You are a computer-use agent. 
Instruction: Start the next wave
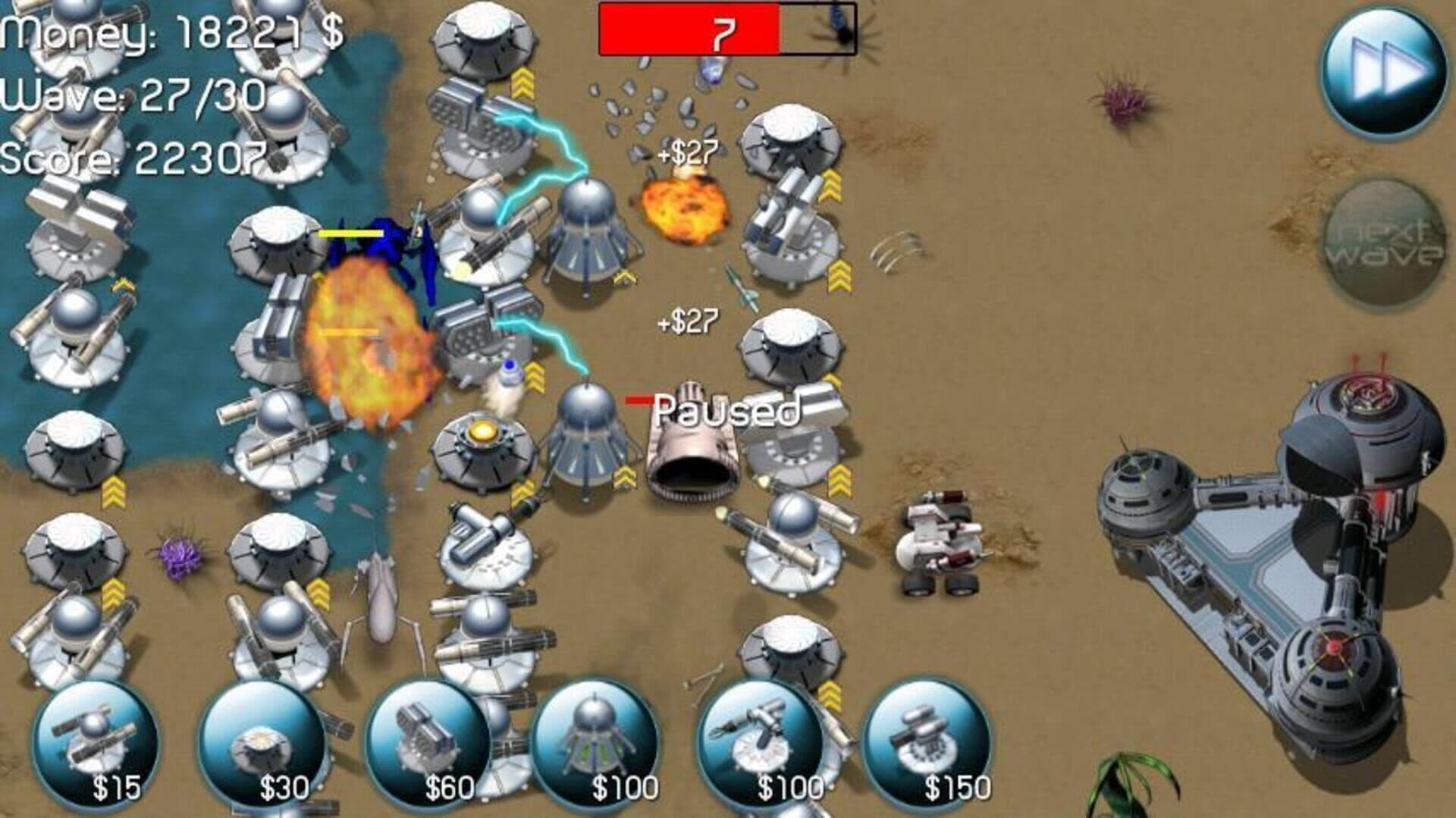1384,241
